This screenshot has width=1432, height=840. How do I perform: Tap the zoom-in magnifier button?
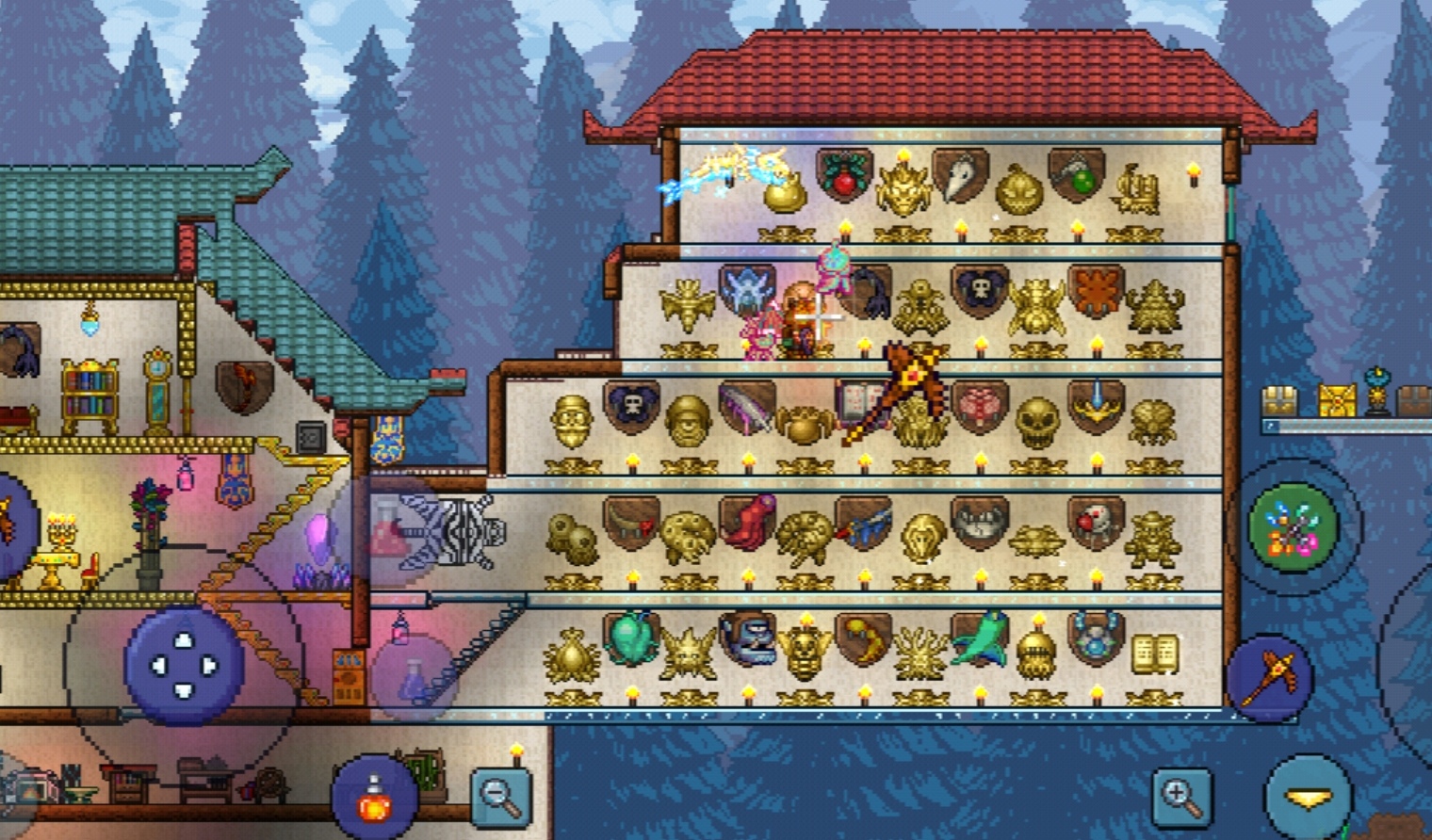1180,798
